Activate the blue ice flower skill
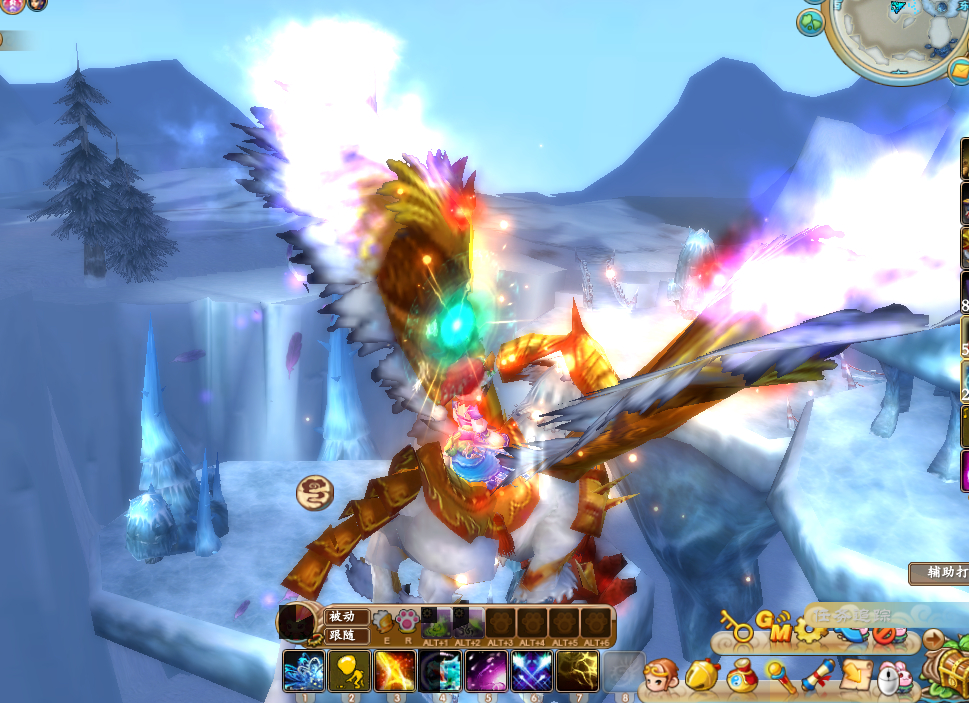Viewport: 969px width, 703px height. point(302,671)
